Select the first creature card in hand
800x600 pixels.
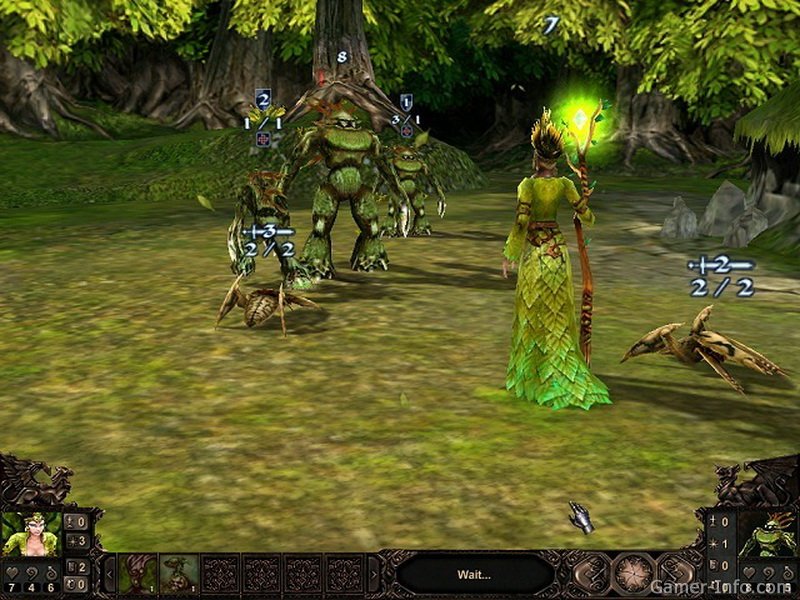[x=138, y=574]
